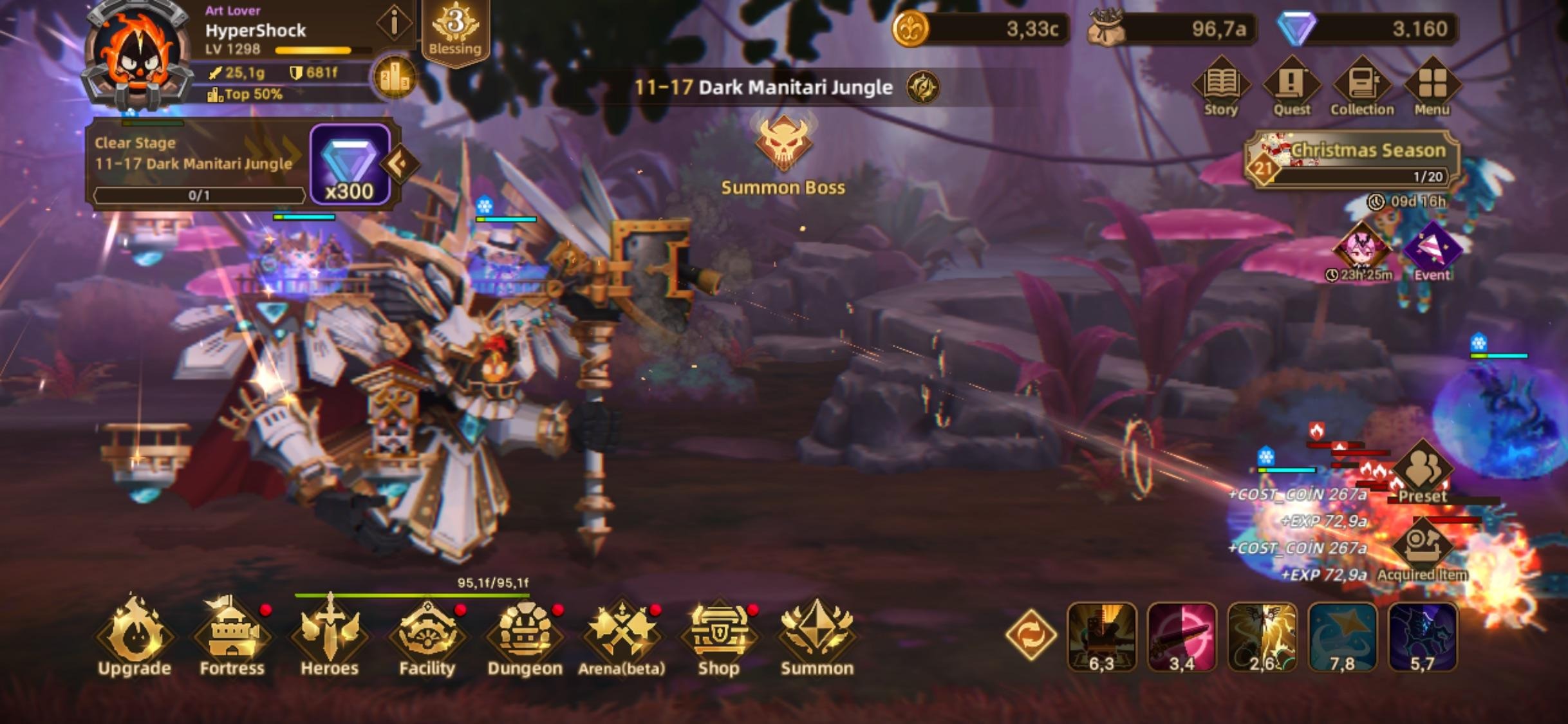This screenshot has height=724, width=1568.
Task: Open the Upgrade menu
Action: 134,636
